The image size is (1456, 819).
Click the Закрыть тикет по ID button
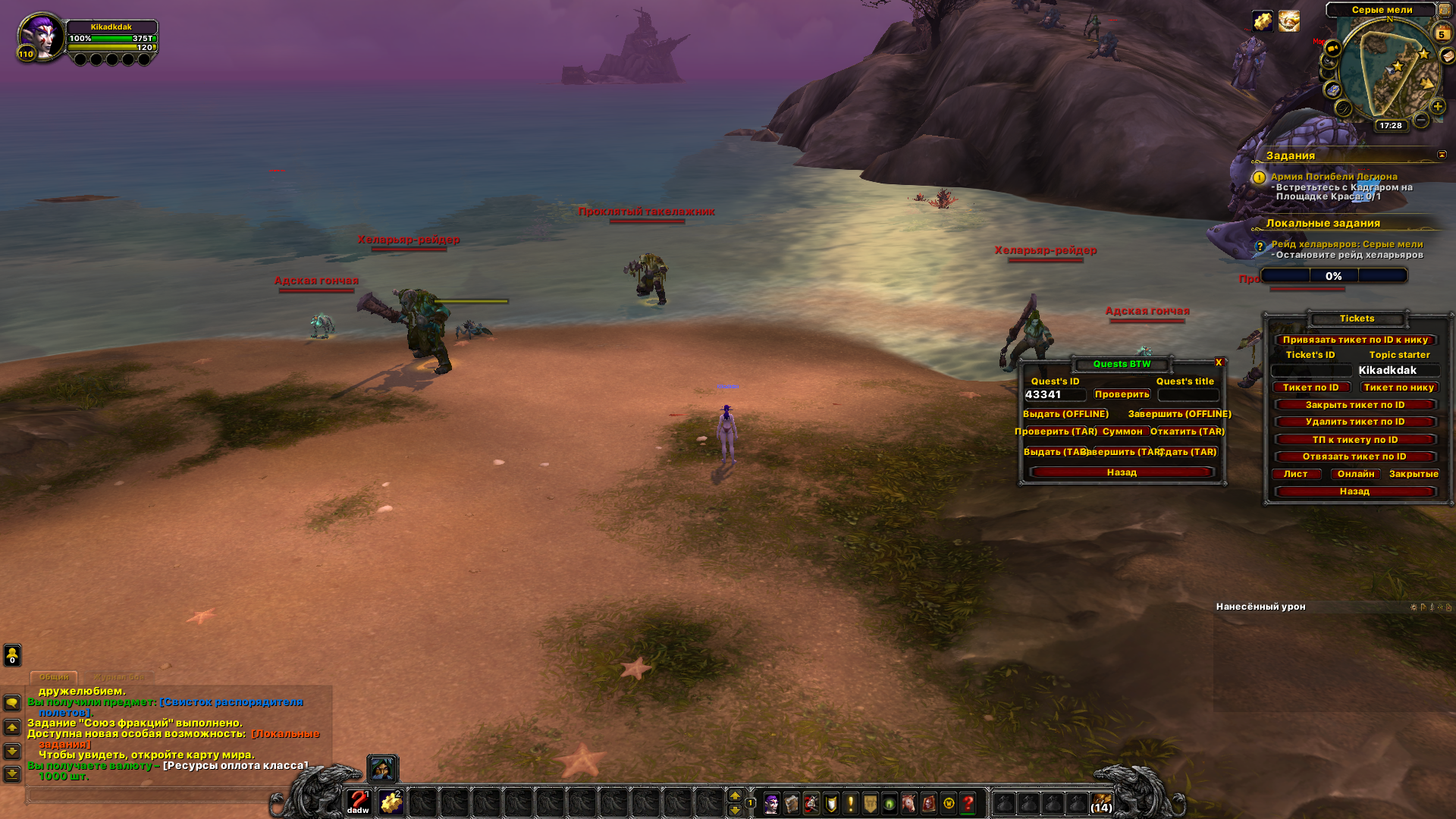tap(1355, 405)
